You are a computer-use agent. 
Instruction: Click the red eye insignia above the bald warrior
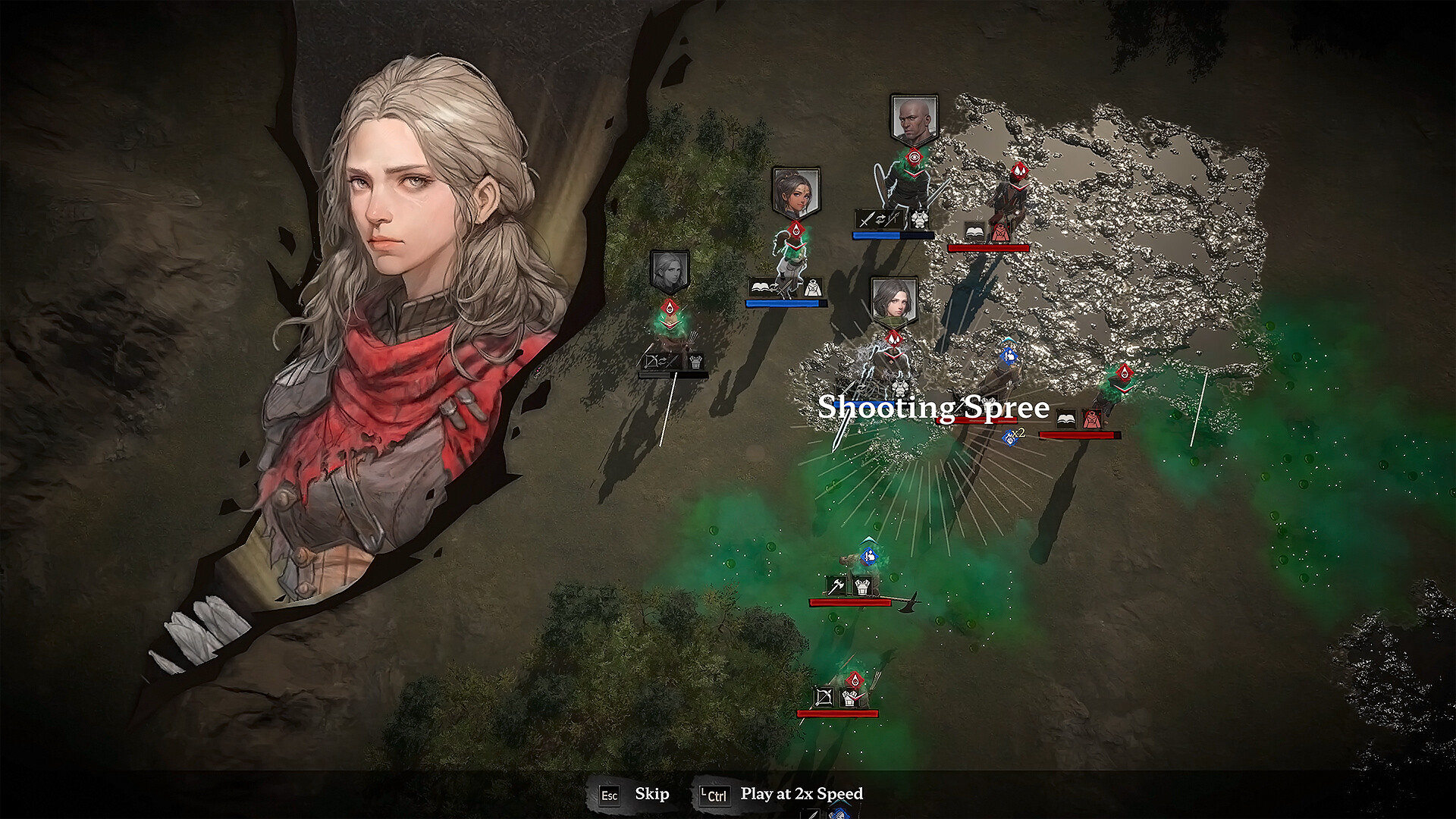915,156
